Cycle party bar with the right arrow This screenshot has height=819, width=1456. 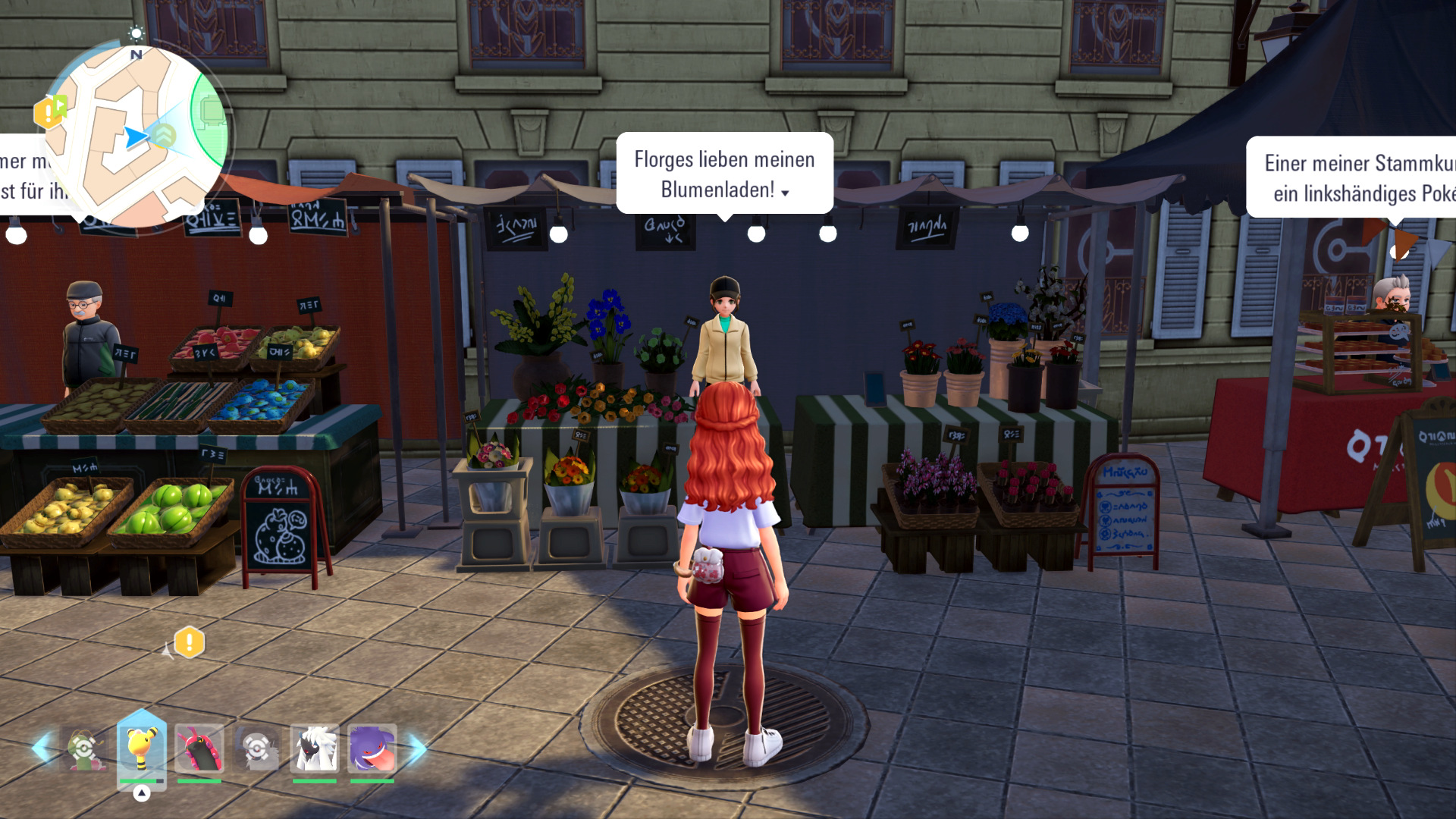418,748
